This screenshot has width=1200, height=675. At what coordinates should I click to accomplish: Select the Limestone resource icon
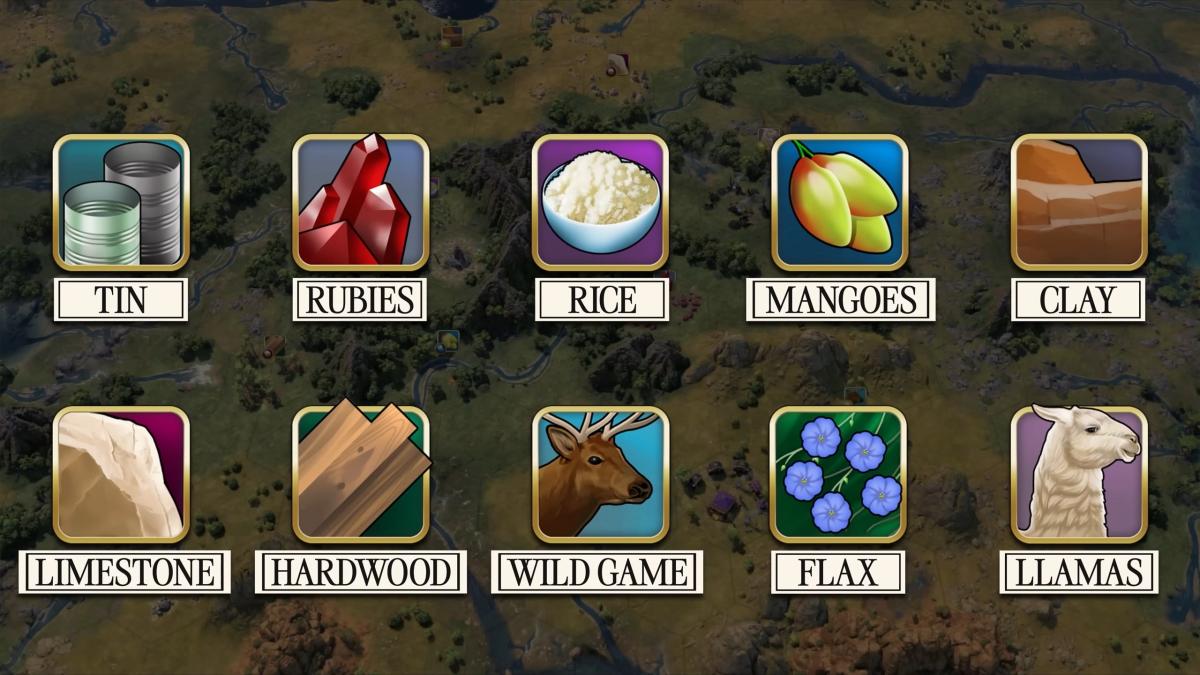pyautogui.click(x=120, y=474)
